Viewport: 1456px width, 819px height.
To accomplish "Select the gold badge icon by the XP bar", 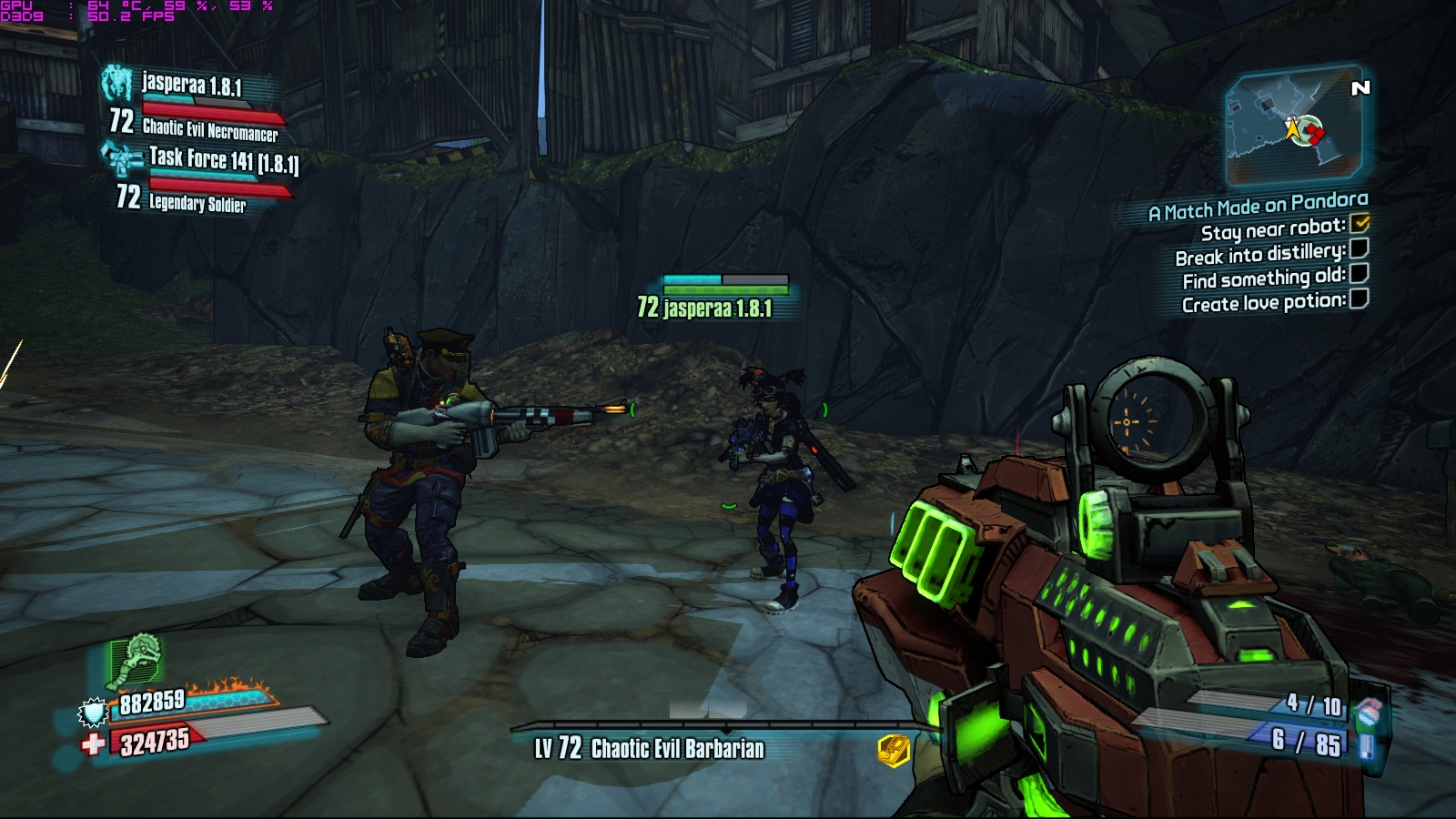I will [894, 750].
